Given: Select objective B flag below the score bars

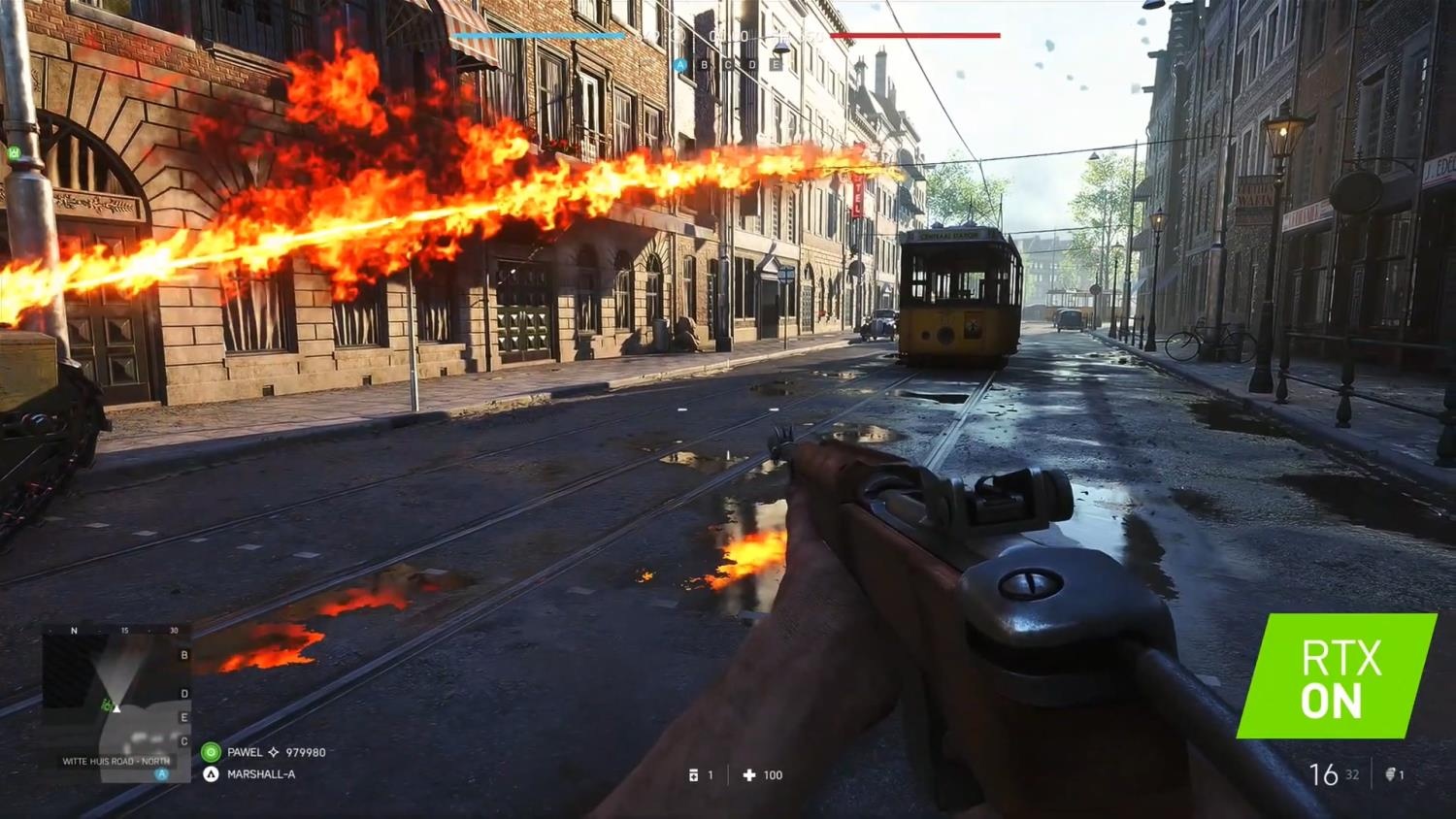Looking at the screenshot, I should tap(705, 65).
